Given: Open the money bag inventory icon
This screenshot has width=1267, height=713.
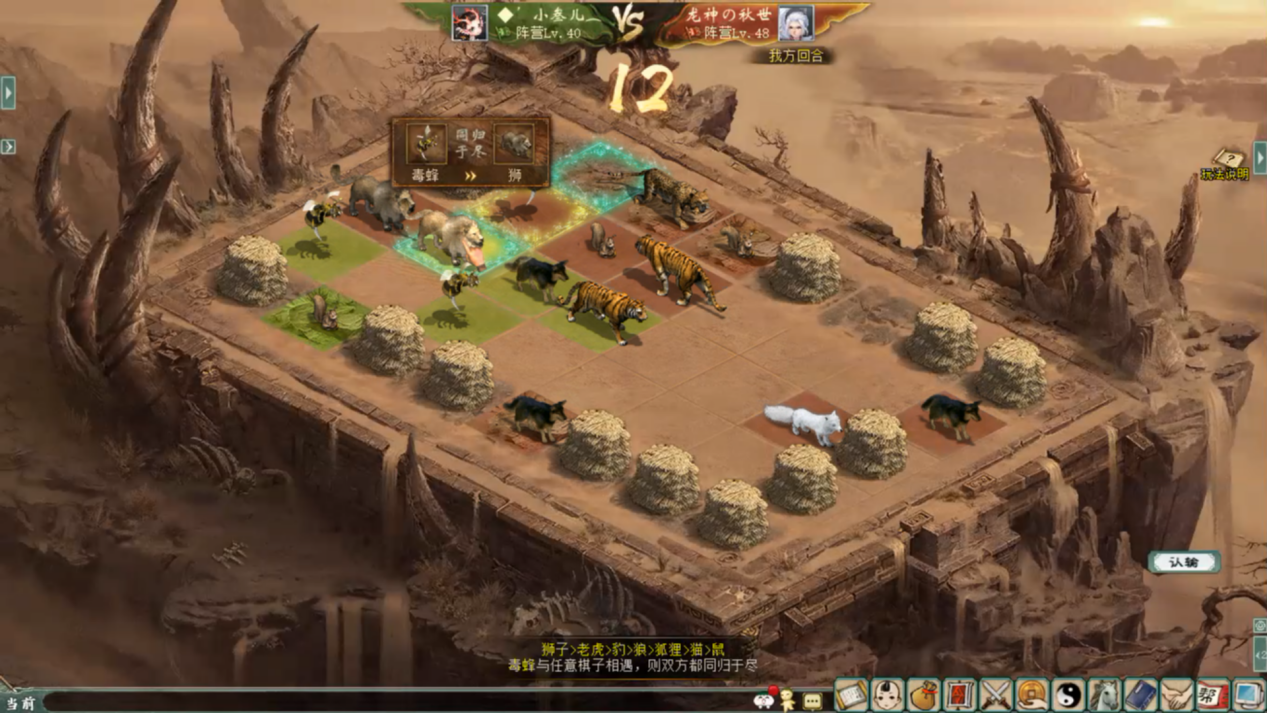Looking at the screenshot, I should pos(923,694).
